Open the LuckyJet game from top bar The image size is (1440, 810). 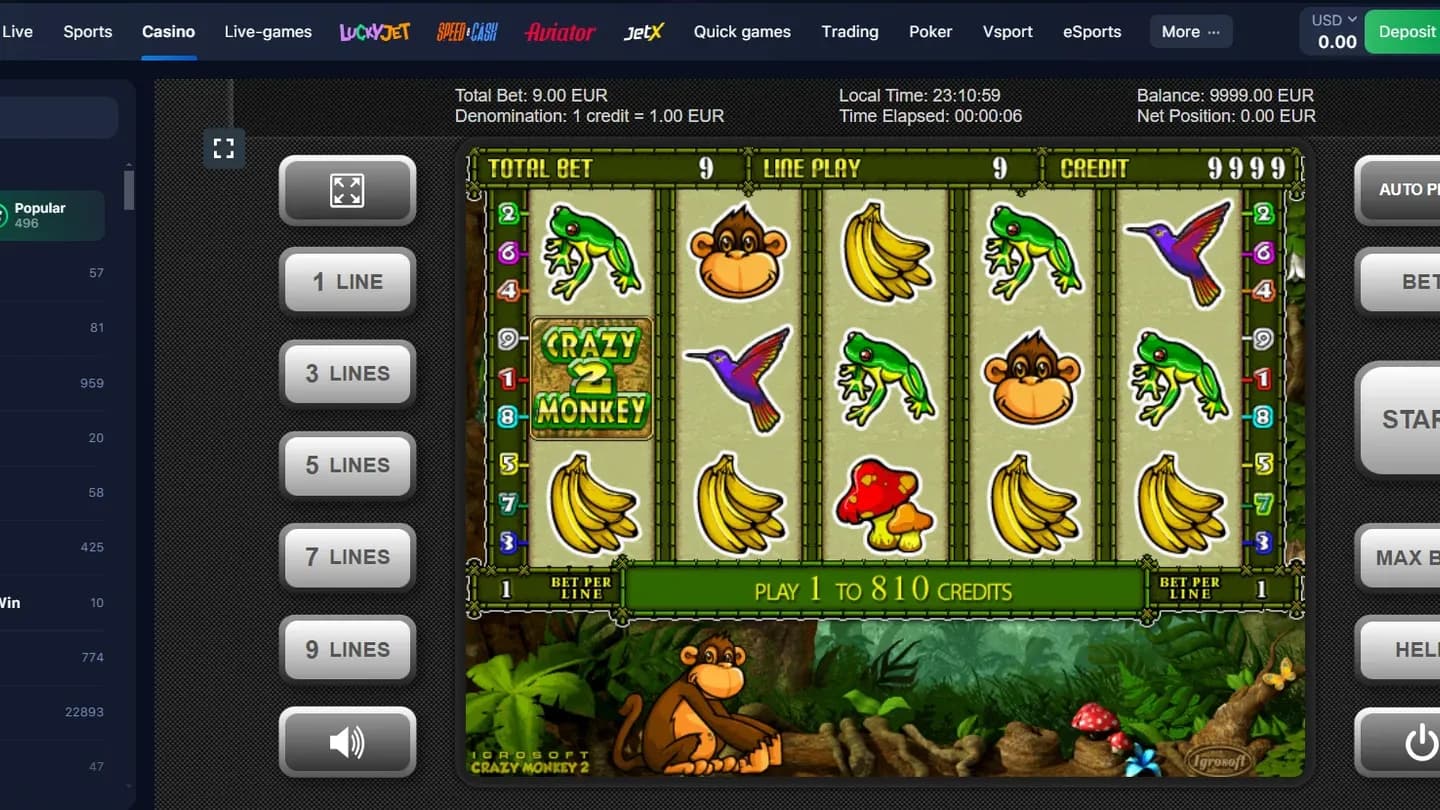pyautogui.click(x=374, y=31)
